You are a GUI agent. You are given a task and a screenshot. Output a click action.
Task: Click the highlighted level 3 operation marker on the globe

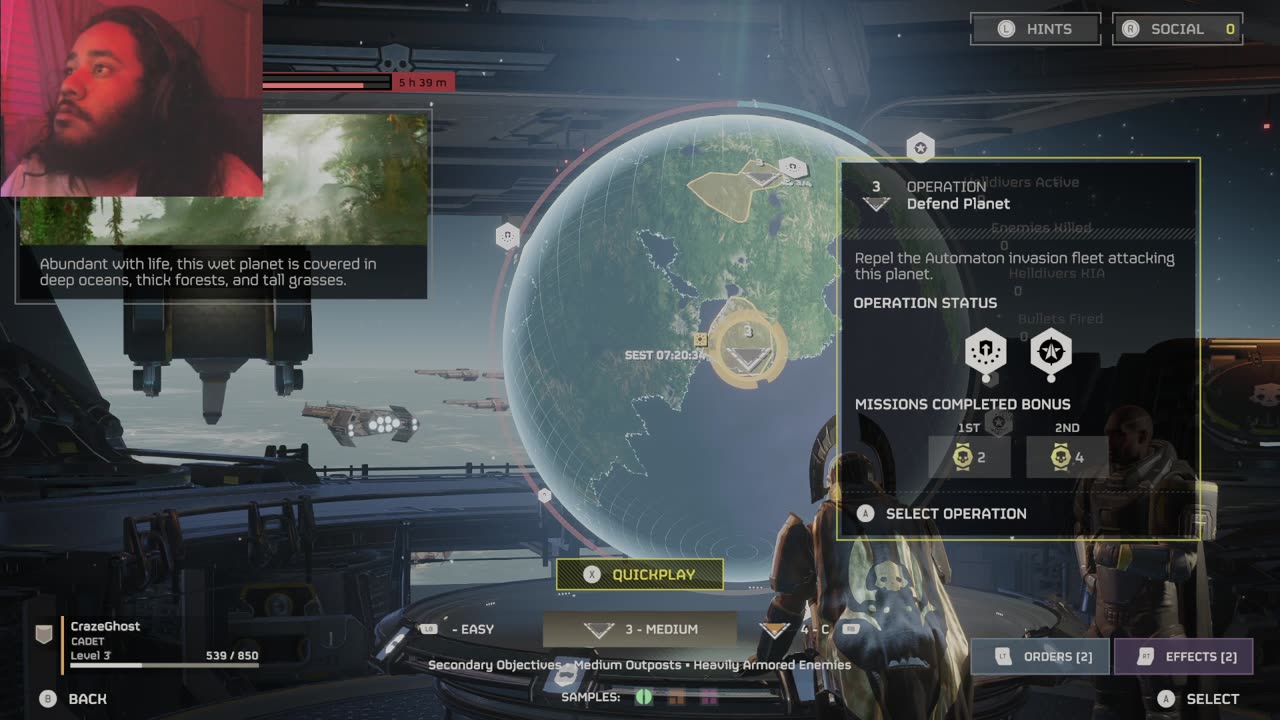point(748,348)
